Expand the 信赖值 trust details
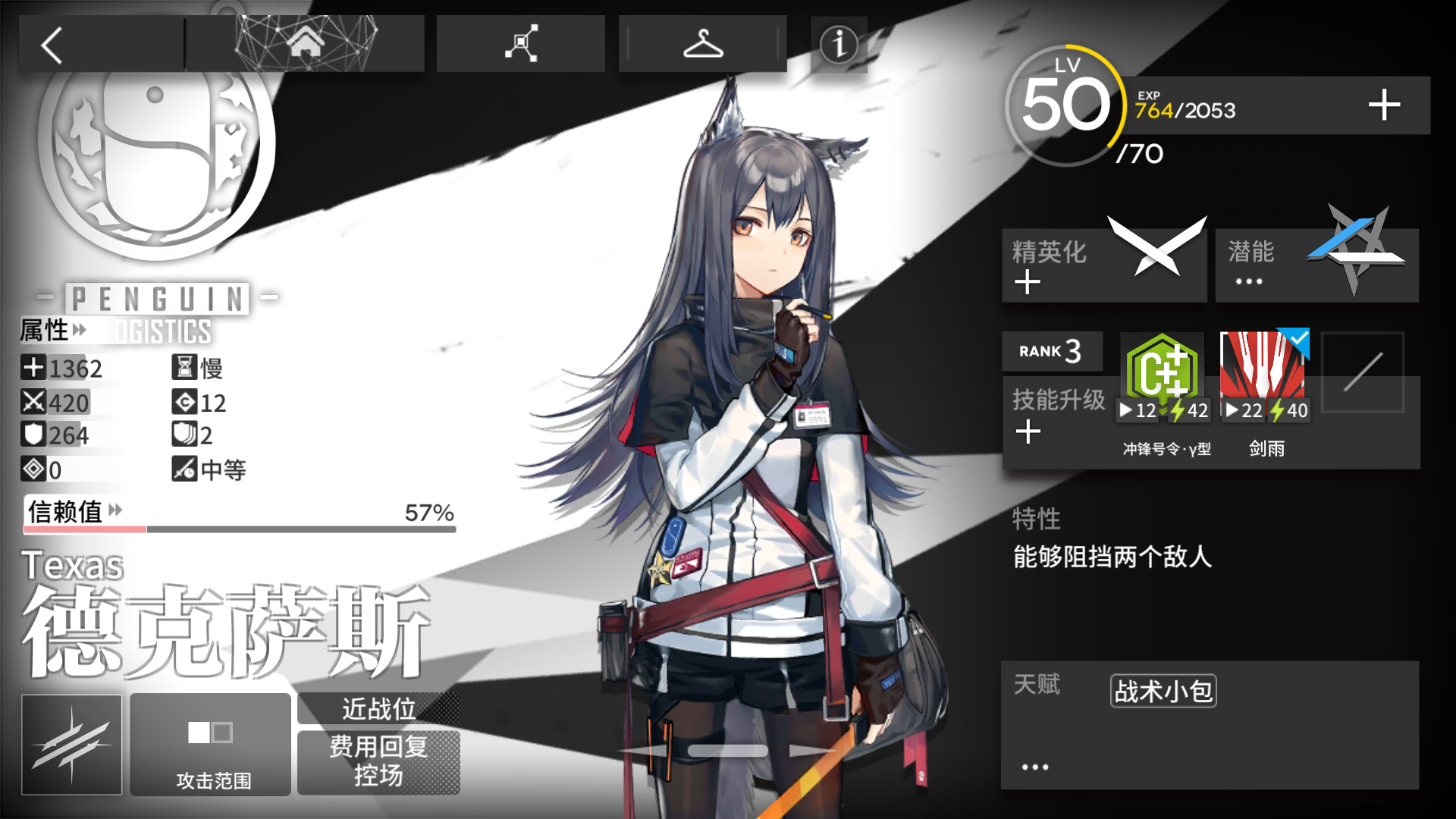The height and width of the screenshot is (819, 1456). 74,512
